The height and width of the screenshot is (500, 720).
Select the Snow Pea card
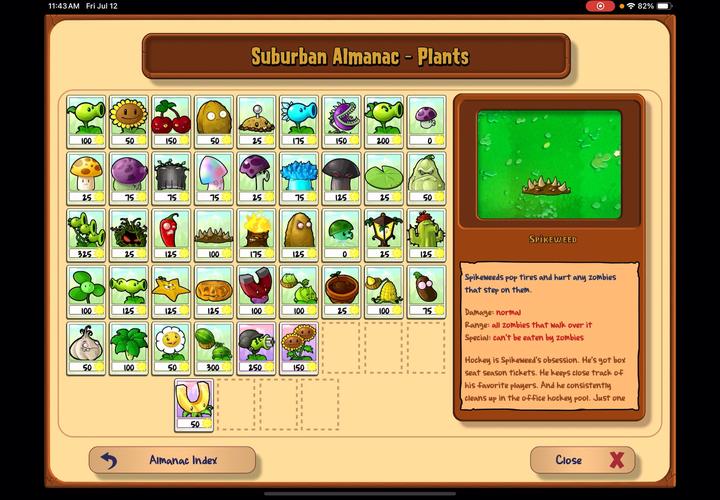[x=298, y=121]
